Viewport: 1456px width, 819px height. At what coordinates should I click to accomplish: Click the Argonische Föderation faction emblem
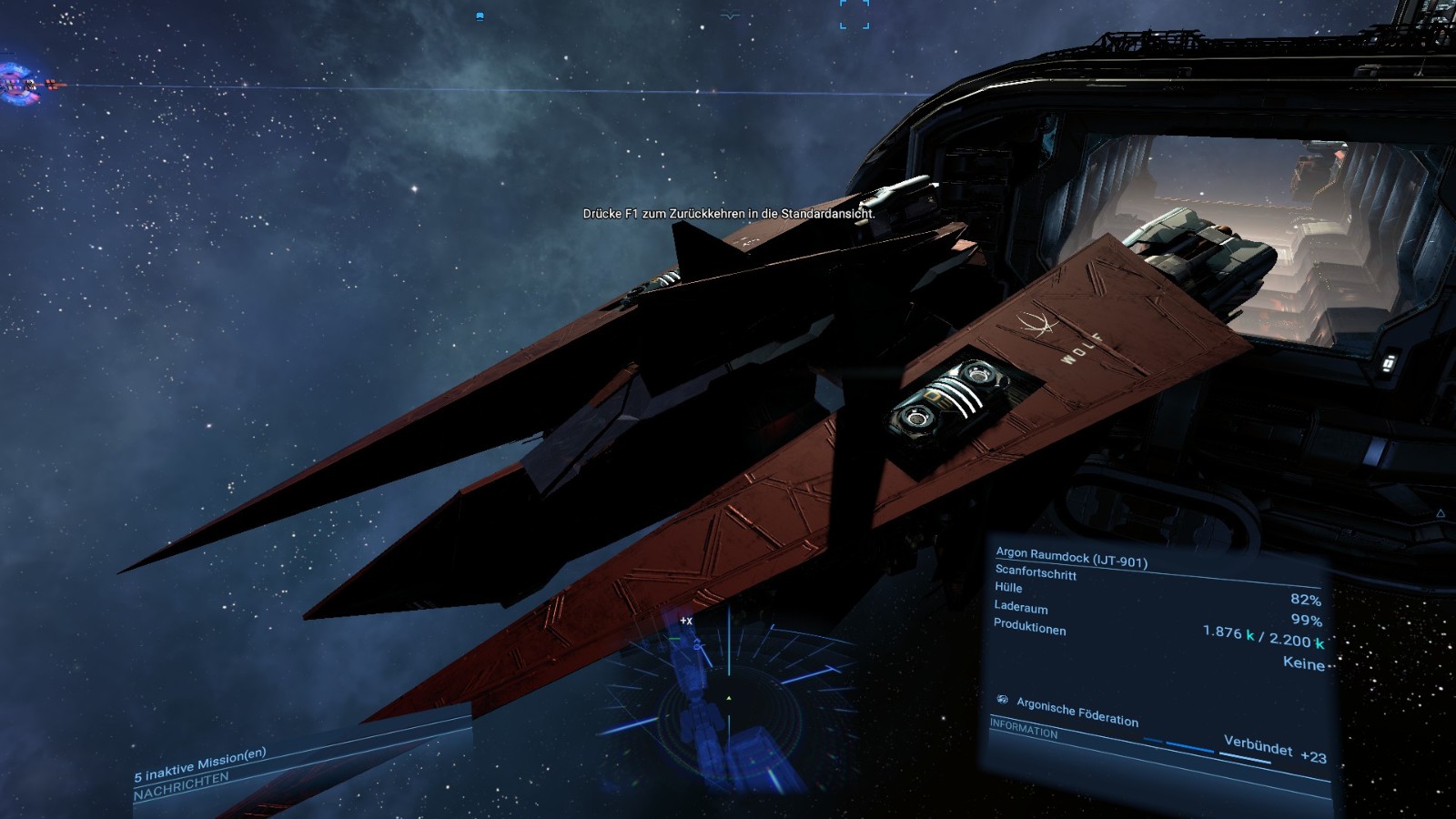[1003, 700]
